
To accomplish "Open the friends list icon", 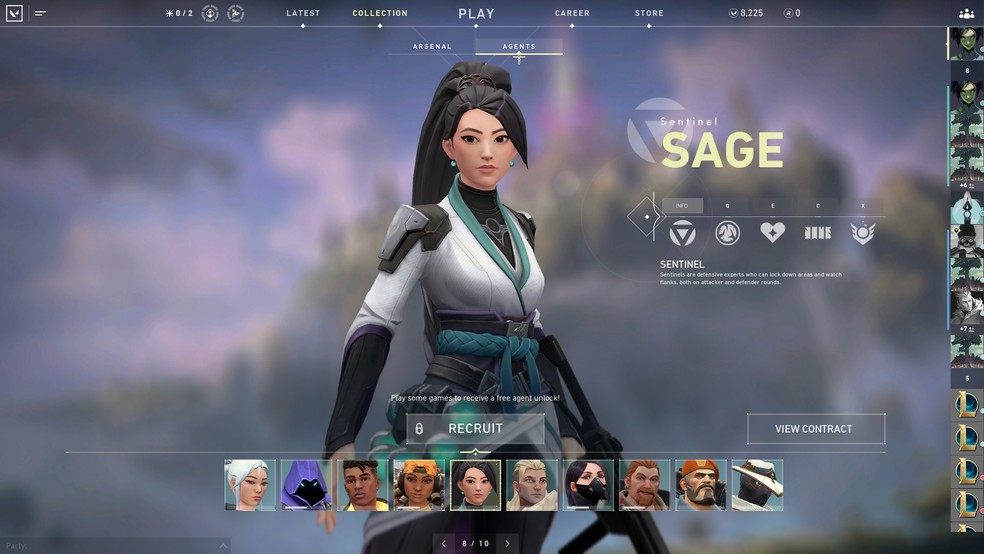I will coord(966,14).
